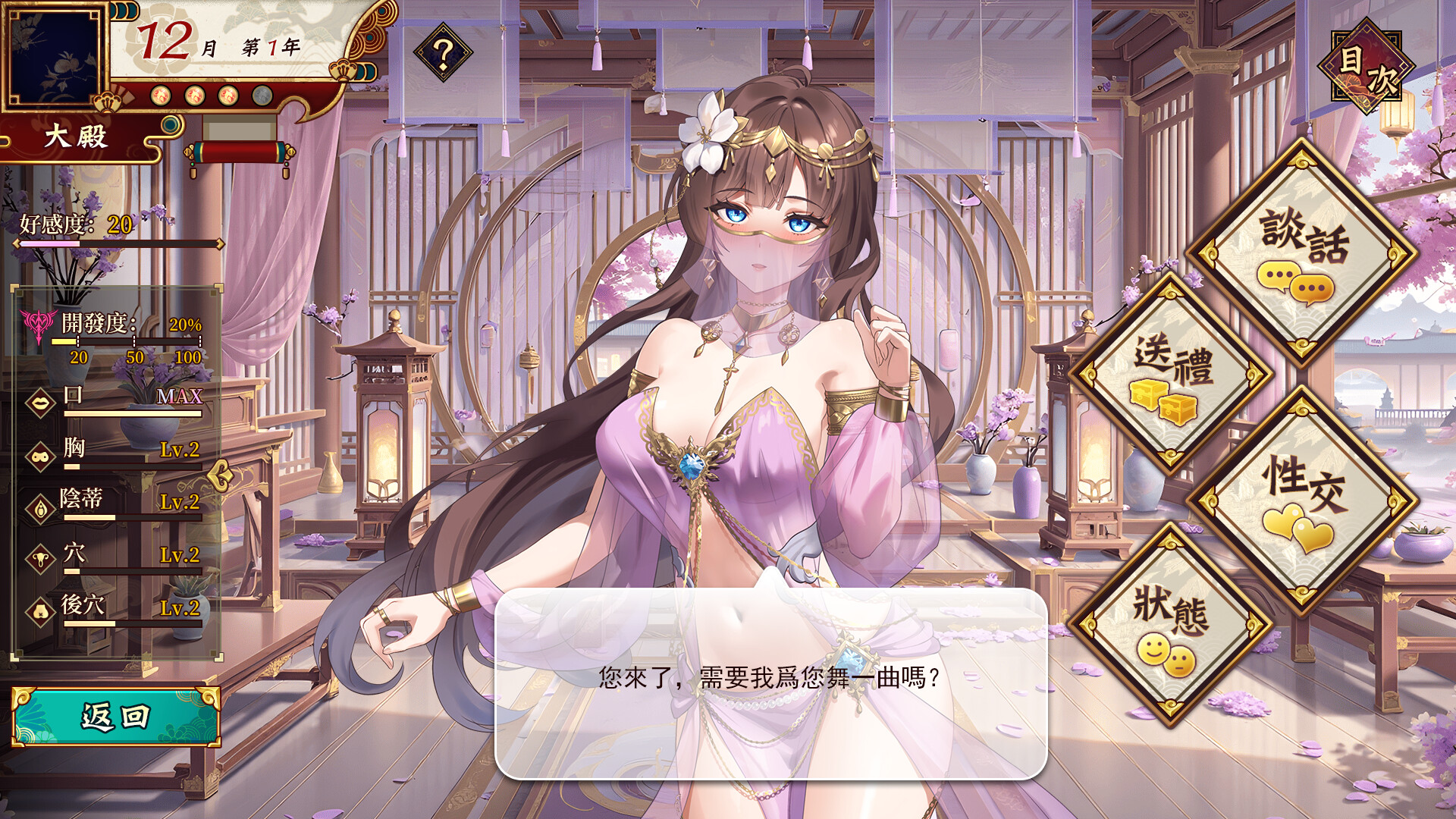Toggle the grayed fourth medallion under the date
This screenshot has height=819, width=1456.
click(262, 97)
